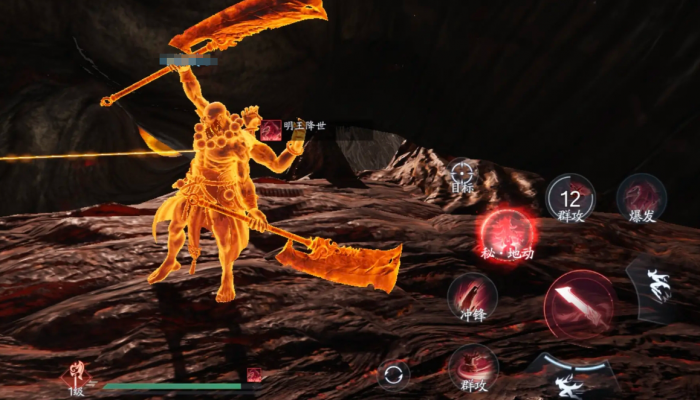Open the red diamond character emblem
Viewport: 700px width, 400px height.
coord(76,376)
